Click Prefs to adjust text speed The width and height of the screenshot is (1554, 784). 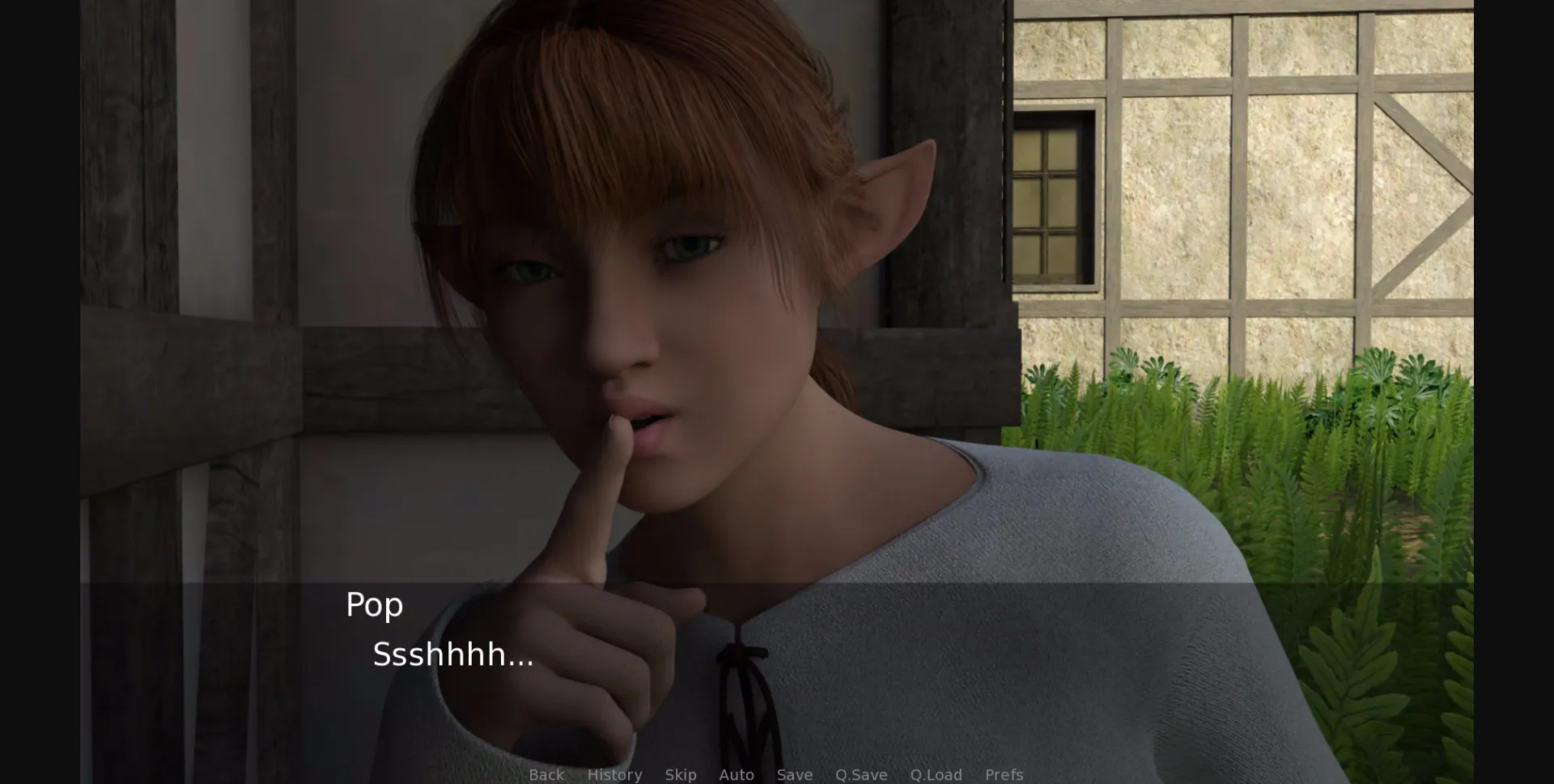coord(1004,774)
